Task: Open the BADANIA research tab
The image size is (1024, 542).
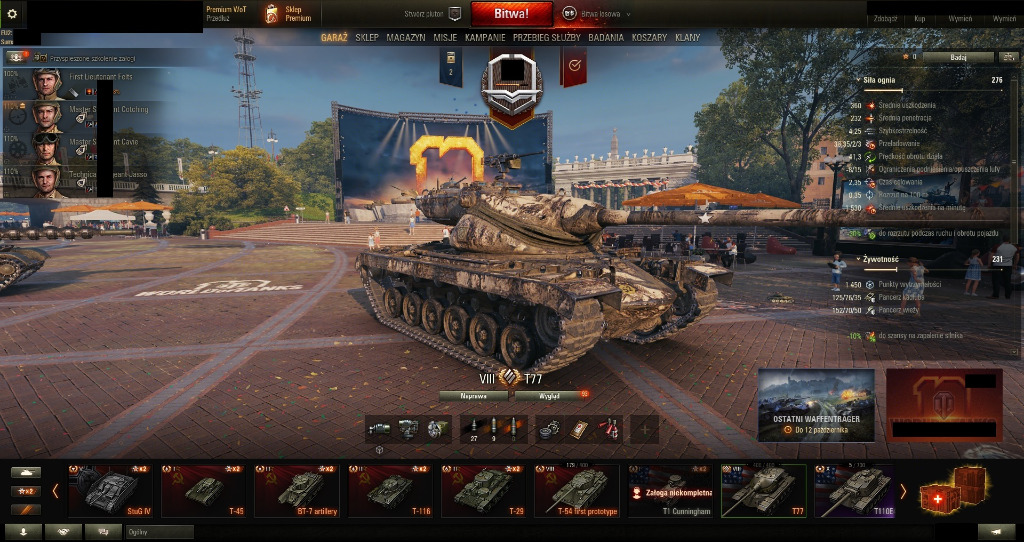Action: [x=606, y=37]
